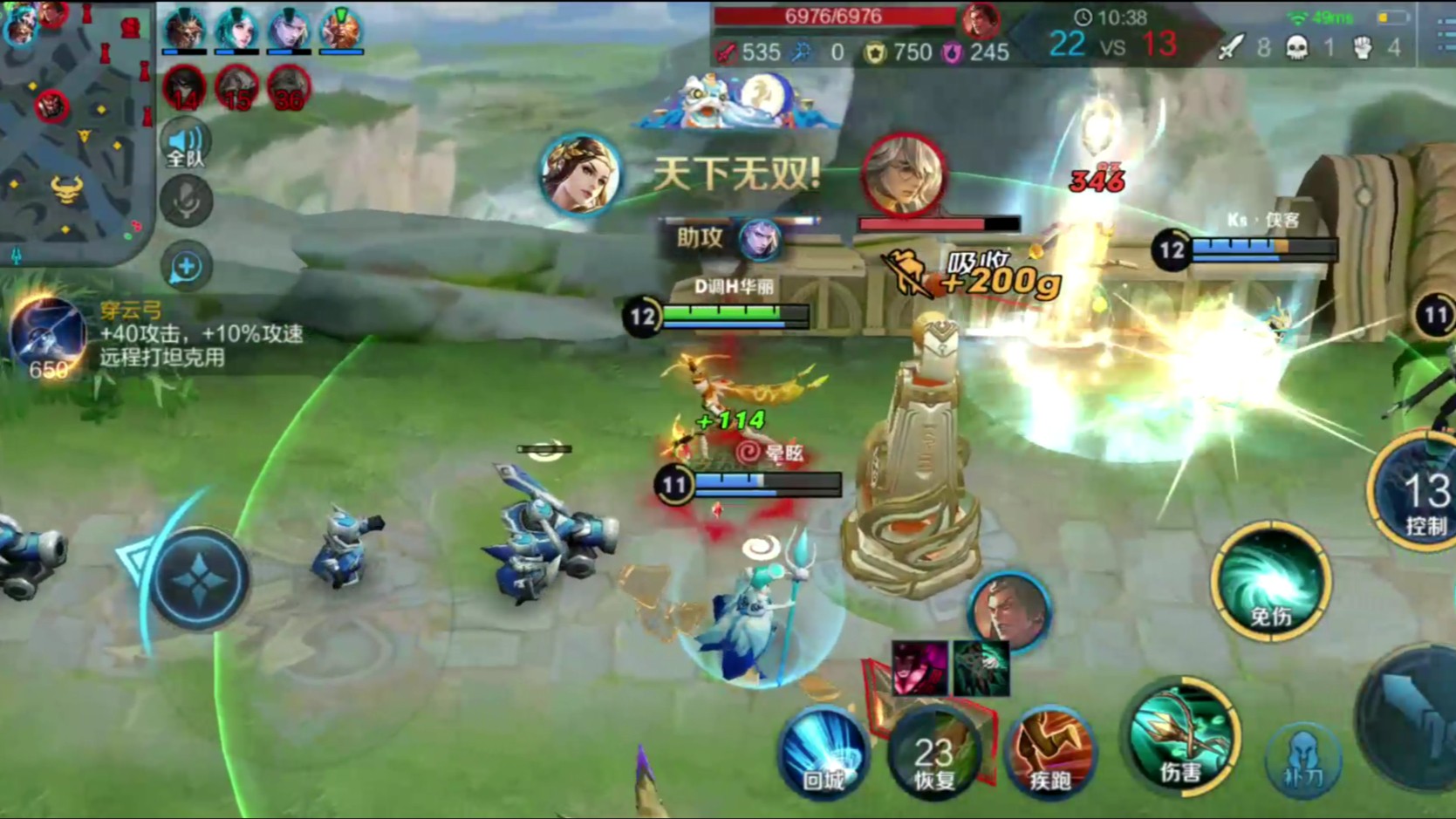Activate the 疾跑 sprint spell

1049,752
